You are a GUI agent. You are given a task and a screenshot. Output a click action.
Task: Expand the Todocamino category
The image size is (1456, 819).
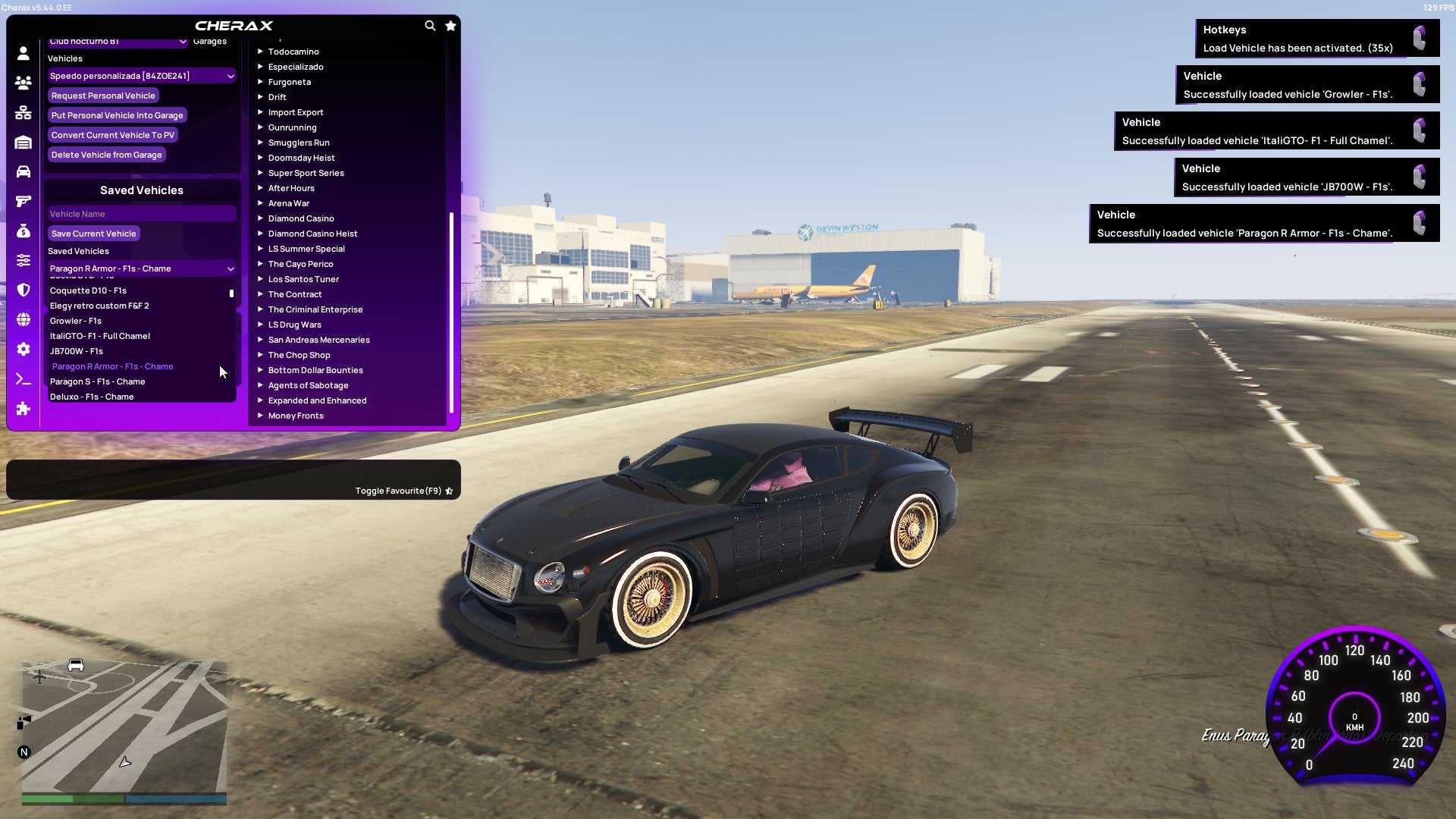(x=294, y=52)
